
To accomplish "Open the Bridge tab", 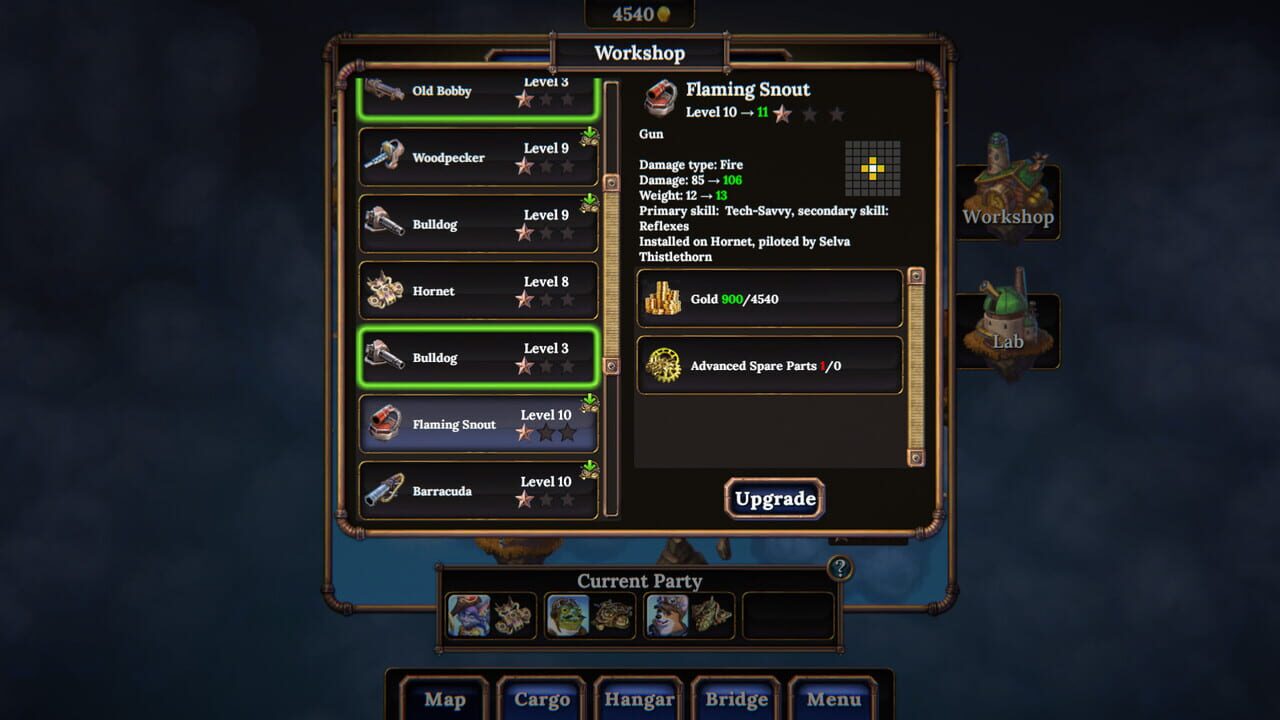I will coord(736,700).
